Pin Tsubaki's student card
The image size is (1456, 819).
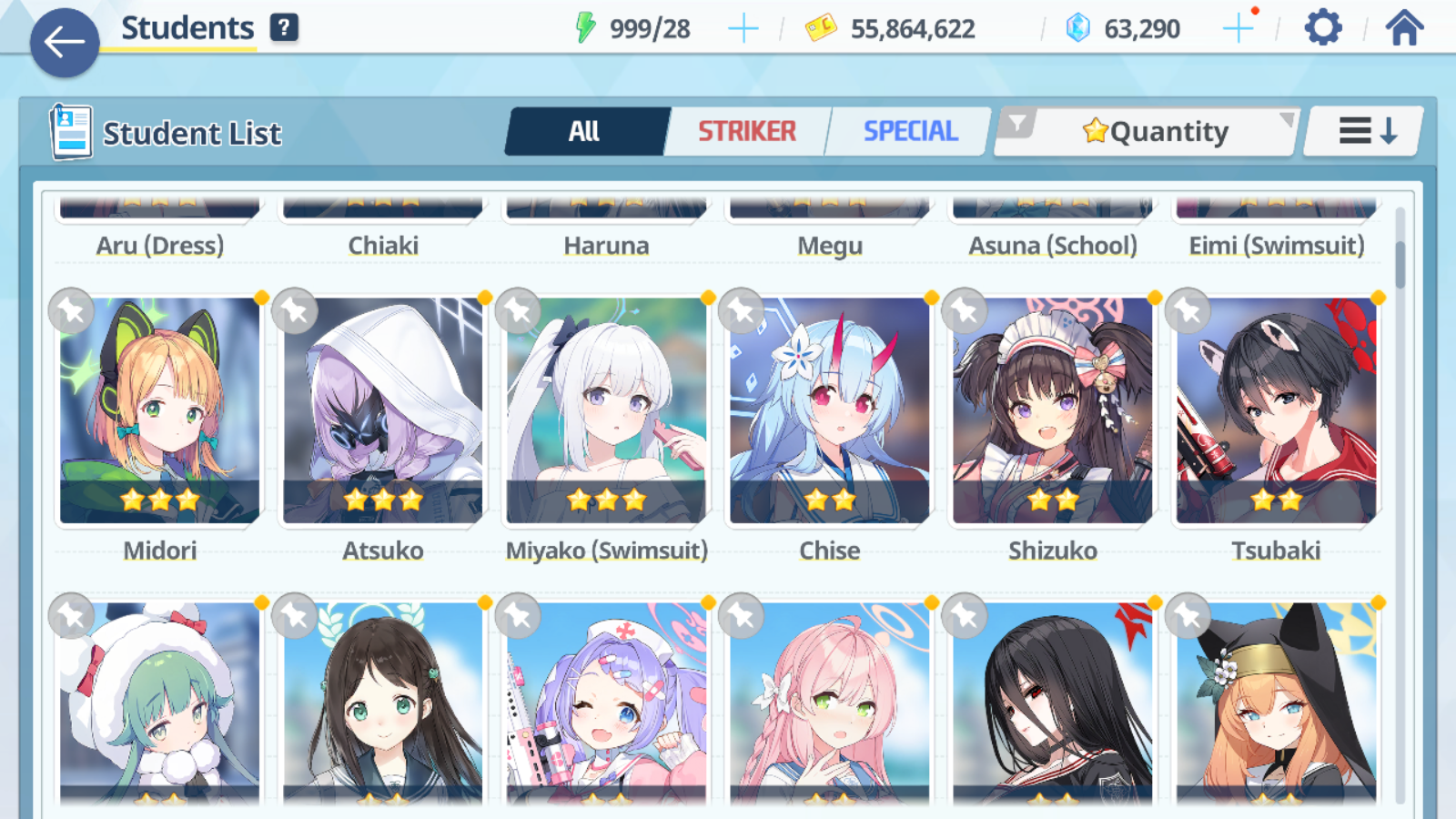click(x=1188, y=311)
